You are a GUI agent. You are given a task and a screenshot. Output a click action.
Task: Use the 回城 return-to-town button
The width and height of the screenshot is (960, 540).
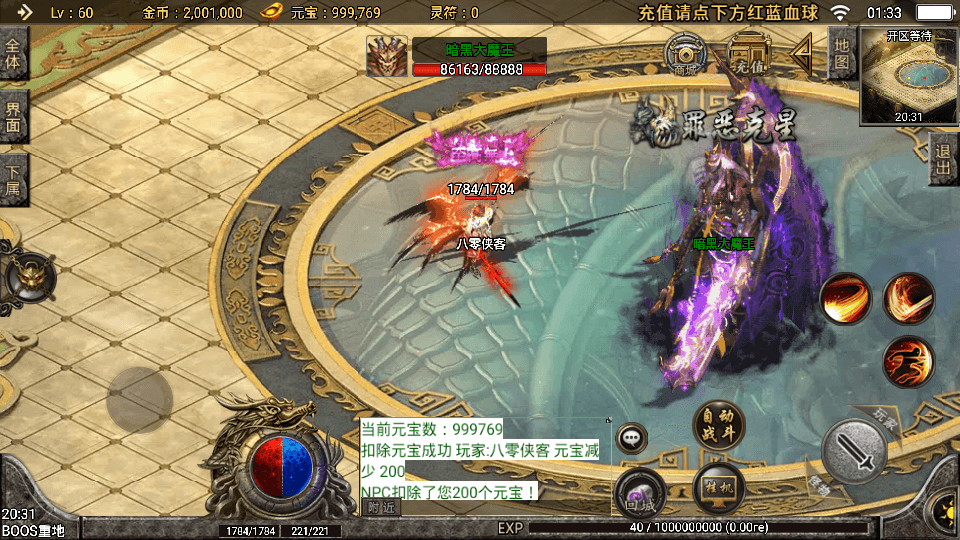tap(640, 491)
